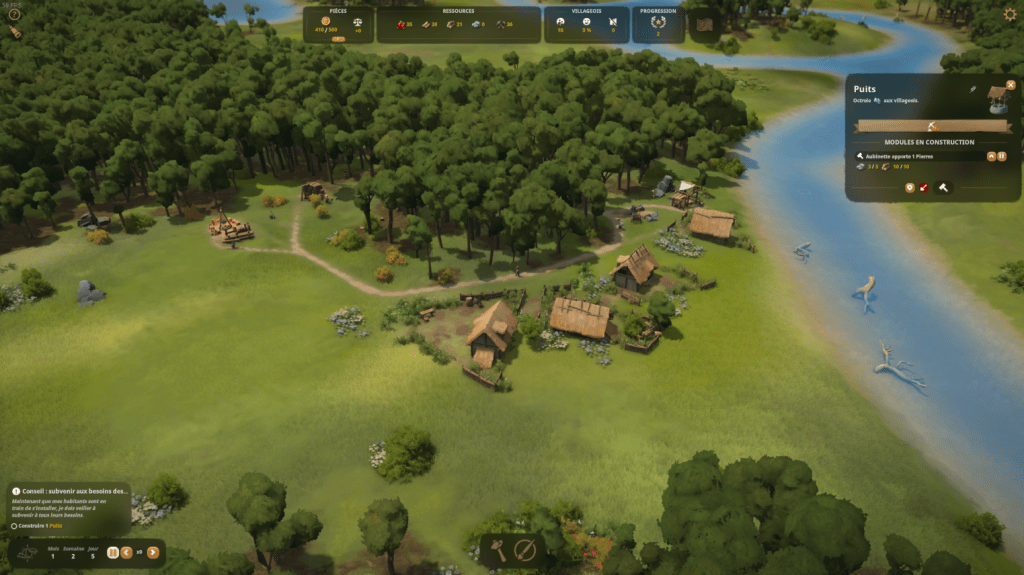
Task: Open the Progression laurel panel
Action: [658, 24]
